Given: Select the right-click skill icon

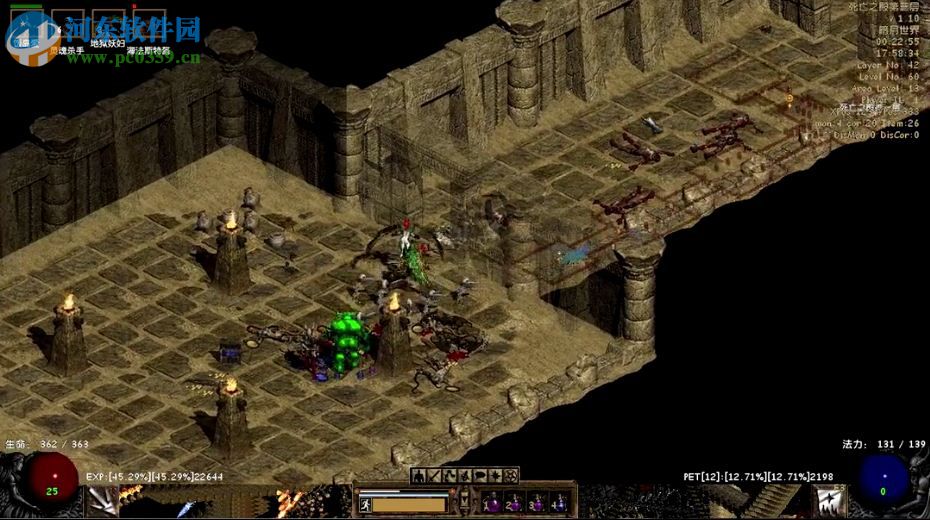Looking at the screenshot, I should (829, 502).
